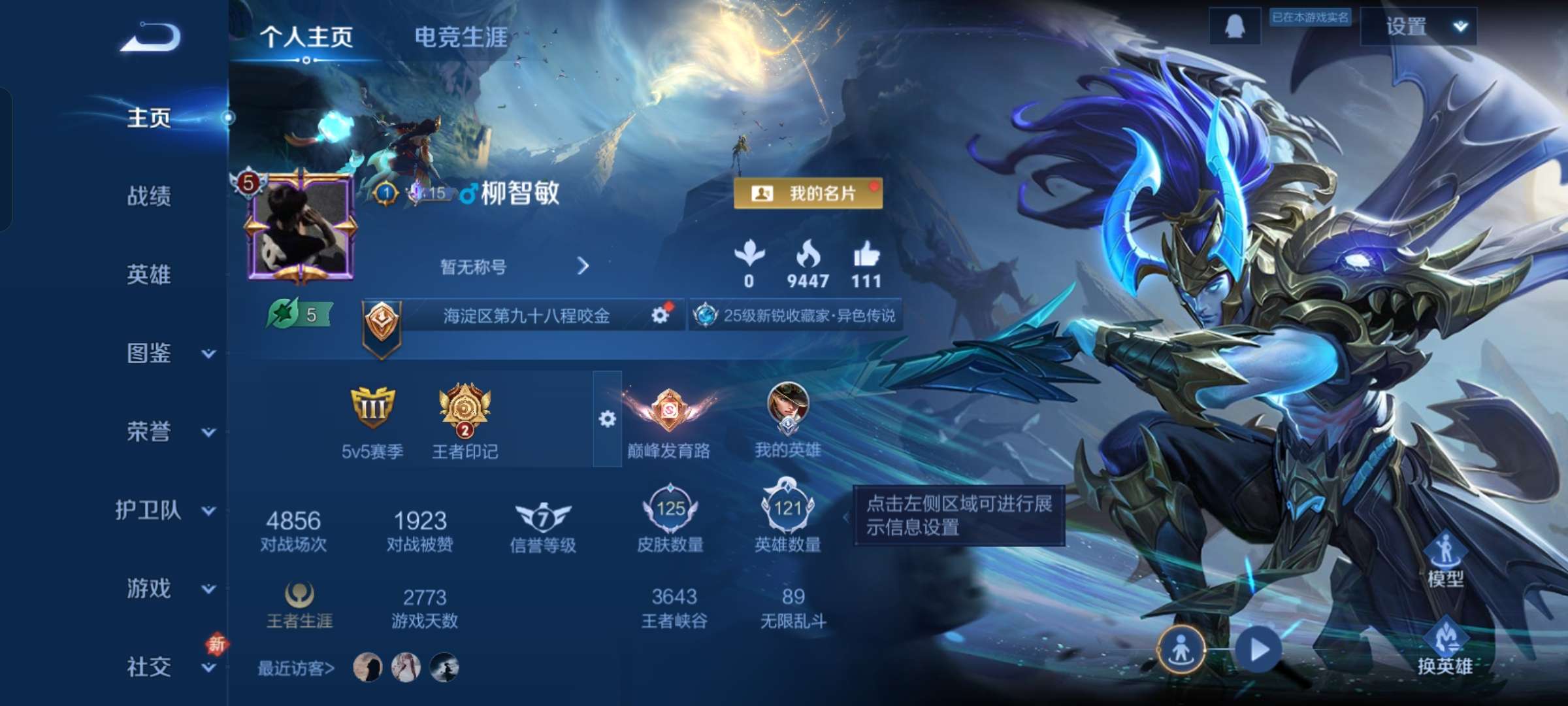Open title settings gear beside 海淀区第九十八程咬金
The height and width of the screenshot is (706, 1568).
662,314
